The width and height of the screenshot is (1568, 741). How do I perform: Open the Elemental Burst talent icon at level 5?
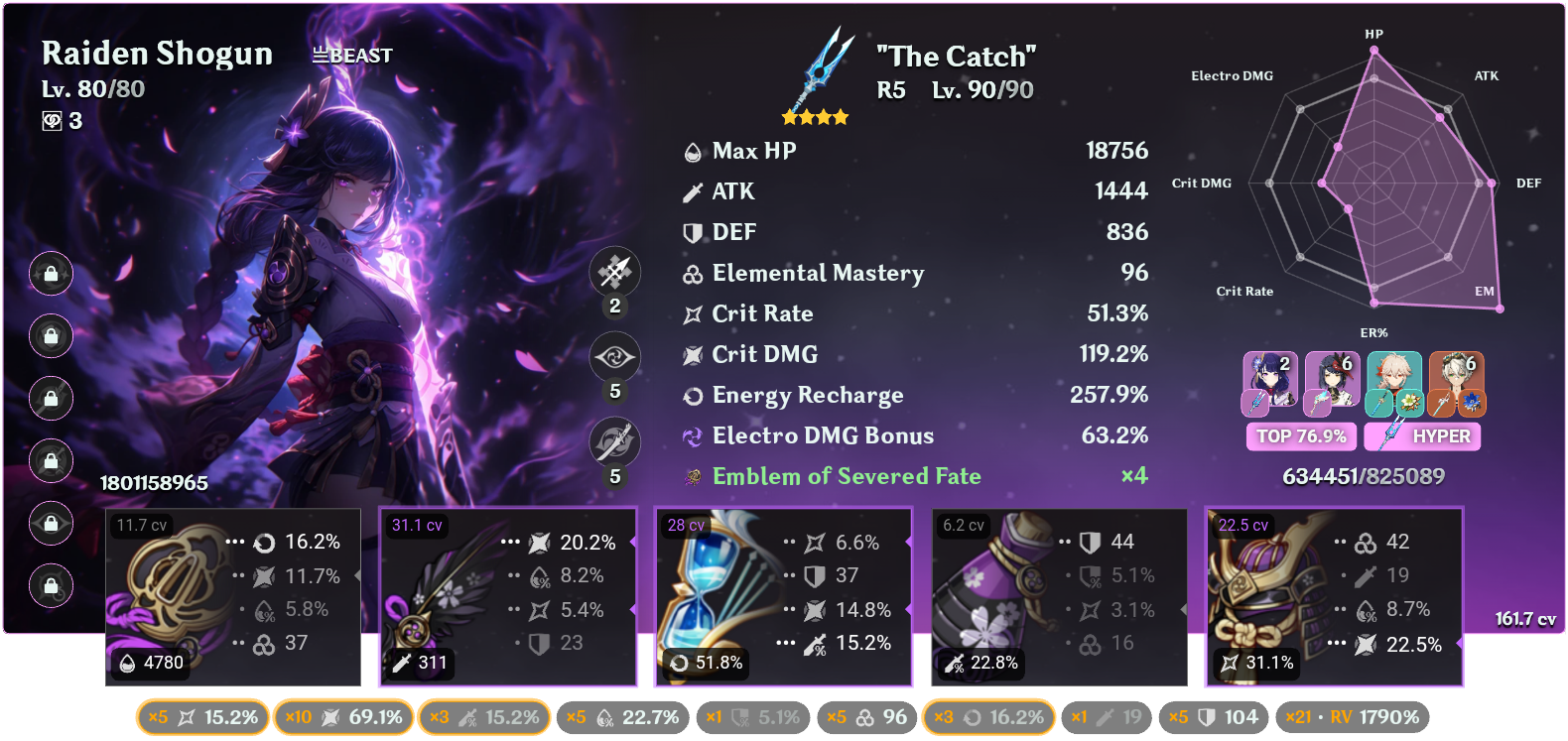tap(613, 443)
